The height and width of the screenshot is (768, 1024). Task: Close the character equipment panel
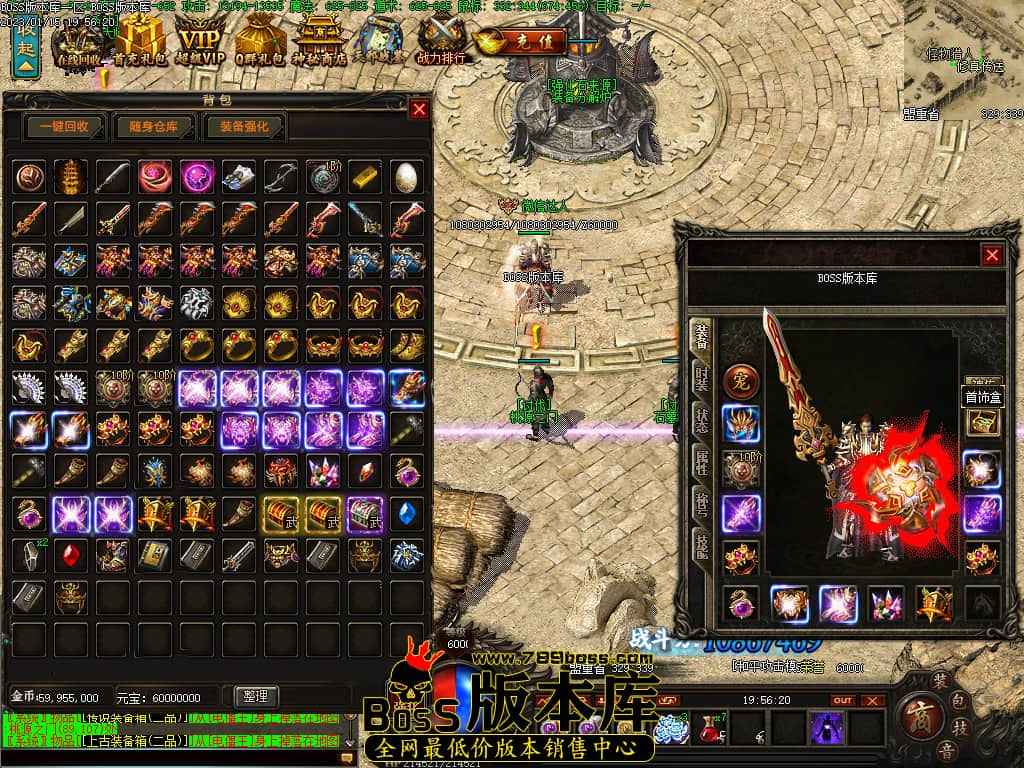pos(992,255)
